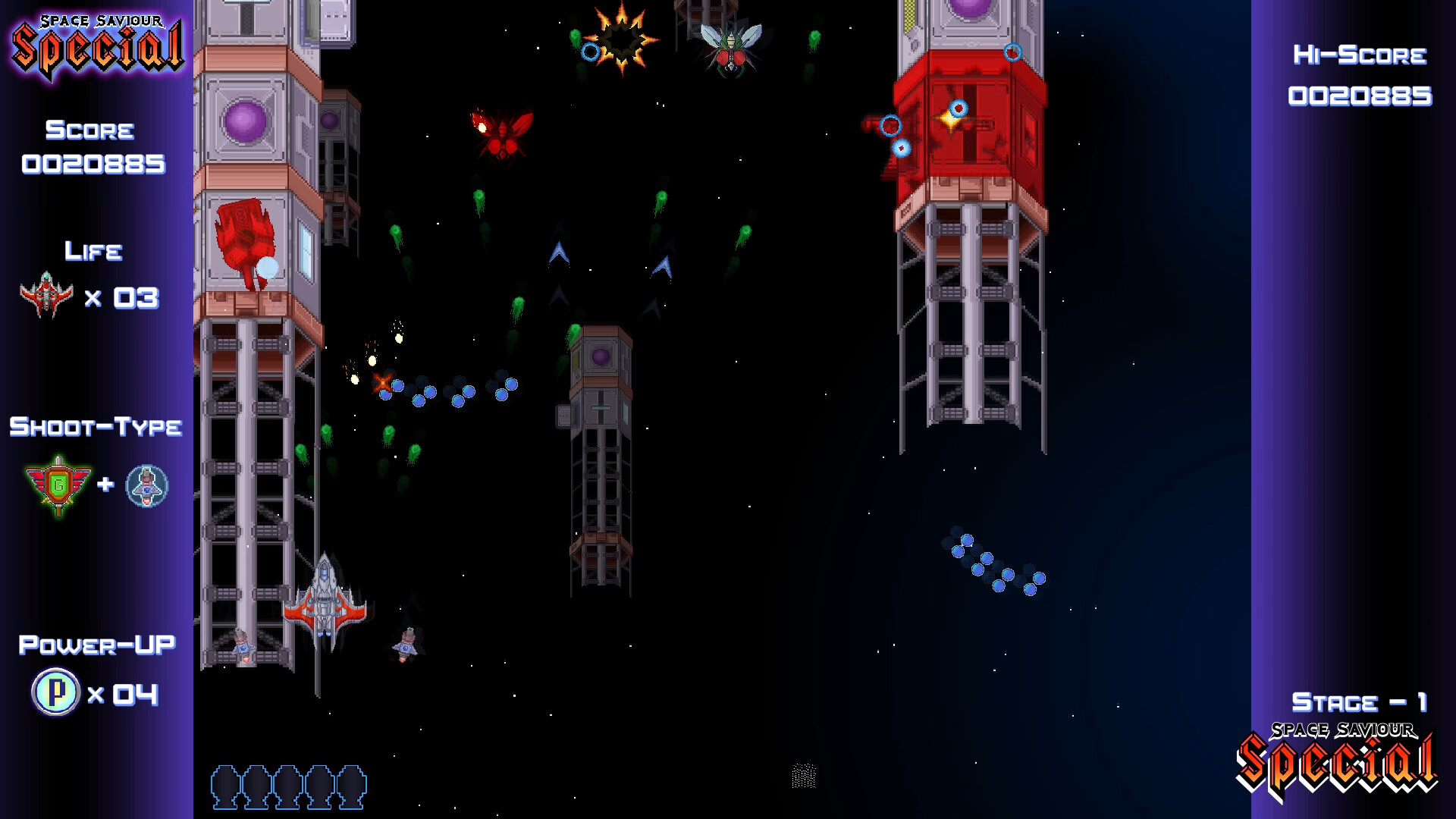
Task: Expand the Power-UP section label
Action: tap(98, 644)
